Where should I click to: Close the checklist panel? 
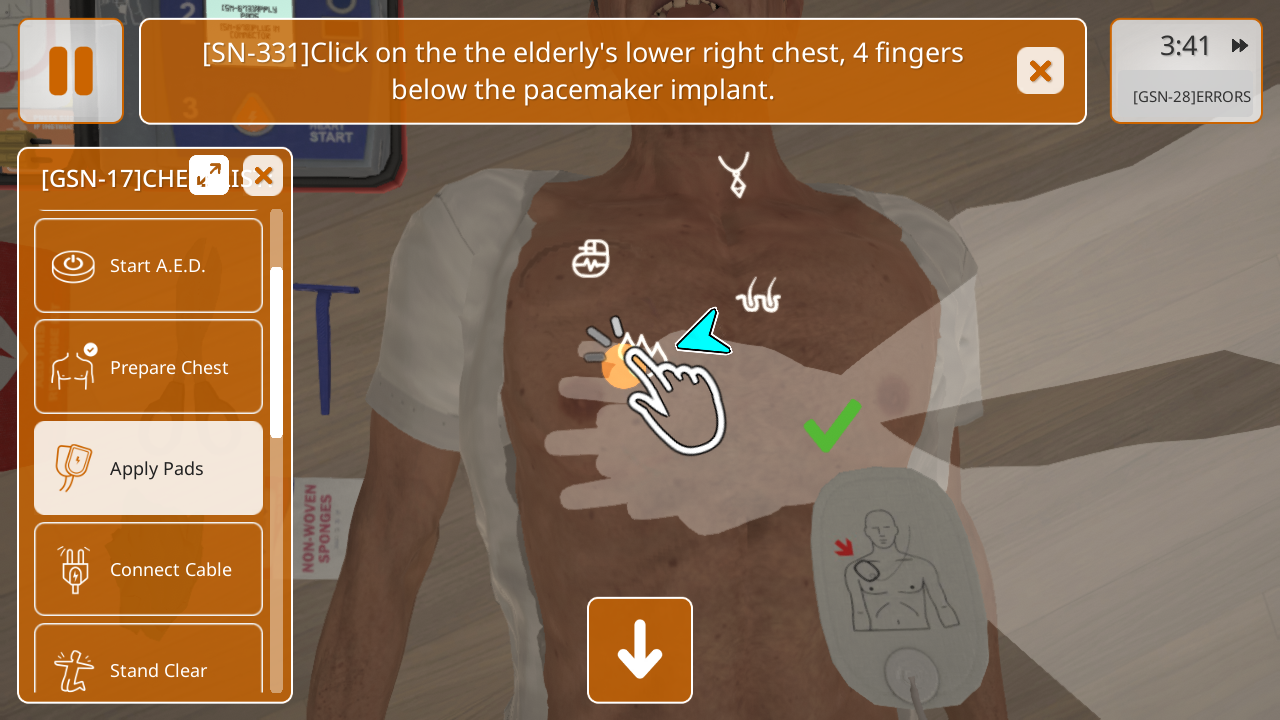(263, 176)
